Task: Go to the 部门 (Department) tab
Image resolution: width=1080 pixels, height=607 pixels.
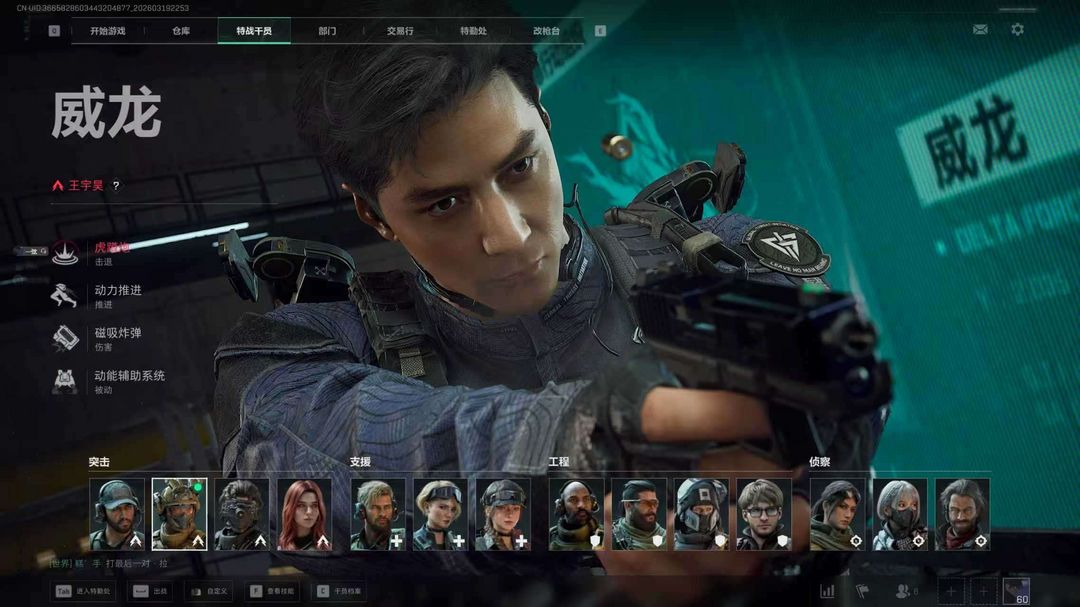Action: point(327,31)
